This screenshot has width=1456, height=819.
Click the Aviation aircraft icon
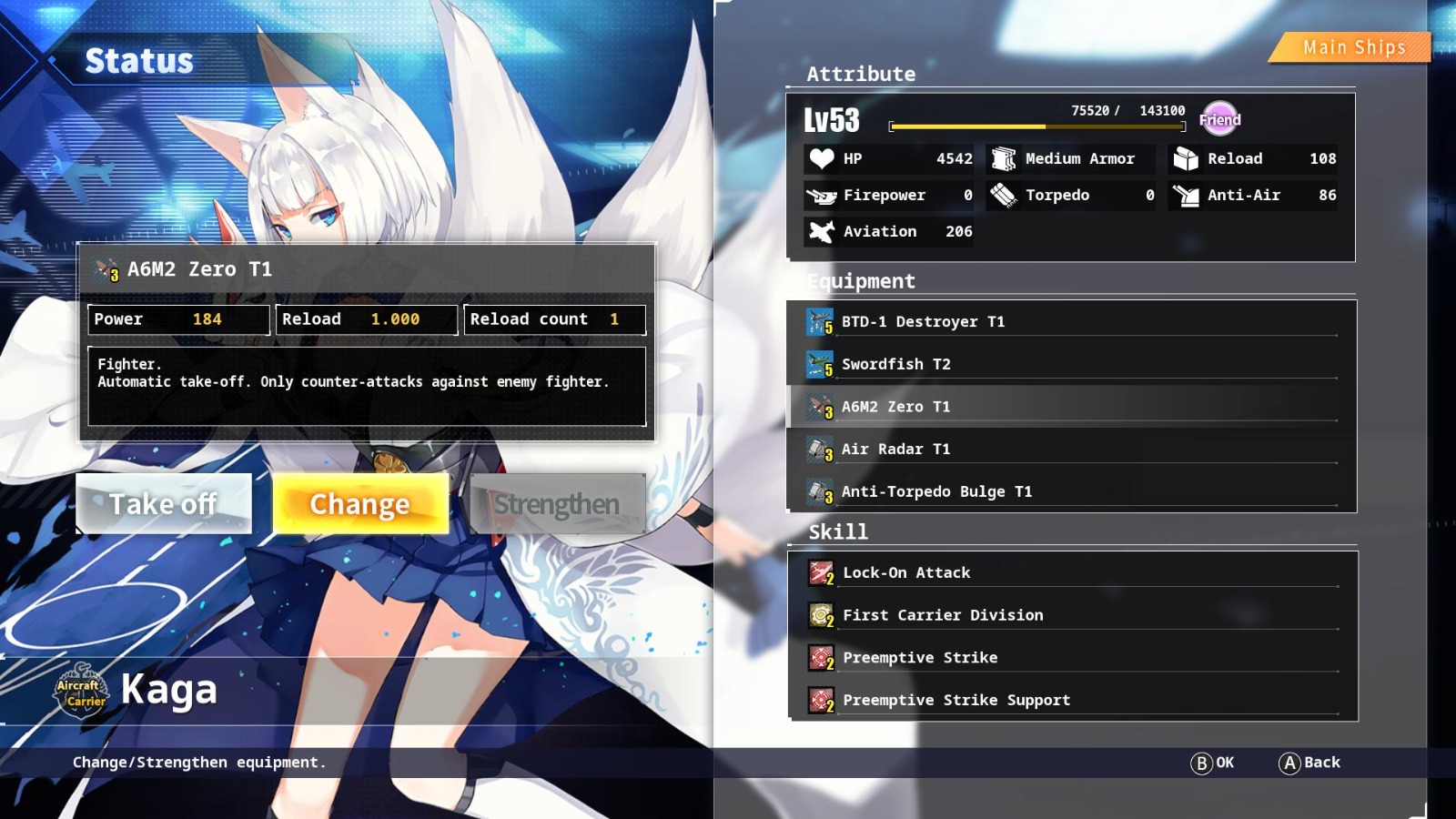[822, 231]
